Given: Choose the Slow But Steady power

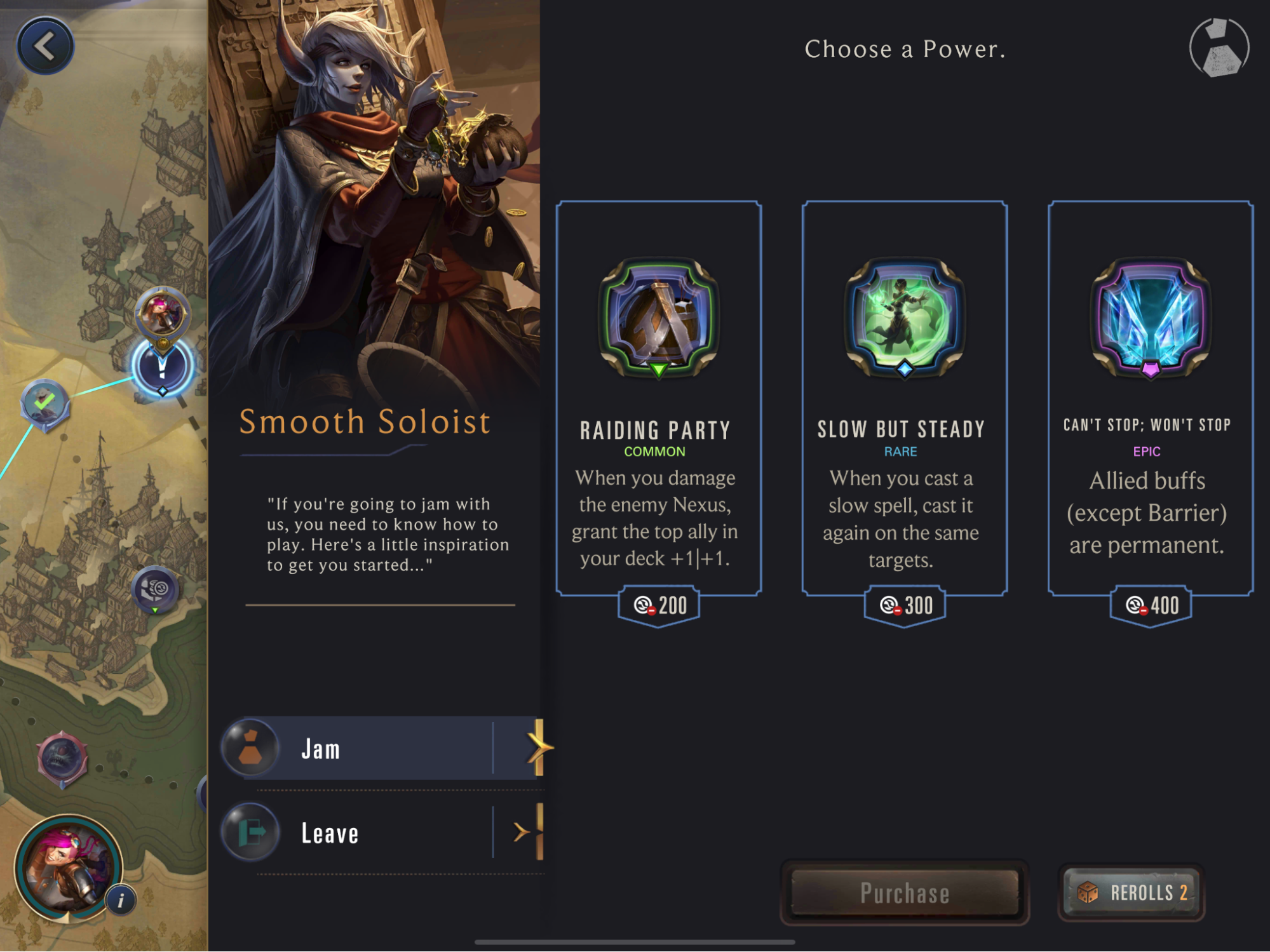Looking at the screenshot, I should click(x=904, y=398).
